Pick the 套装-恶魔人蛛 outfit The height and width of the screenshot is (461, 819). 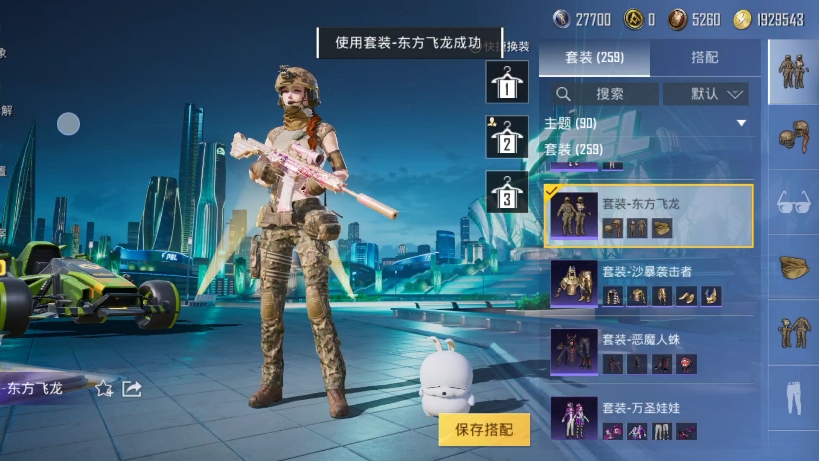pyautogui.click(x=648, y=351)
